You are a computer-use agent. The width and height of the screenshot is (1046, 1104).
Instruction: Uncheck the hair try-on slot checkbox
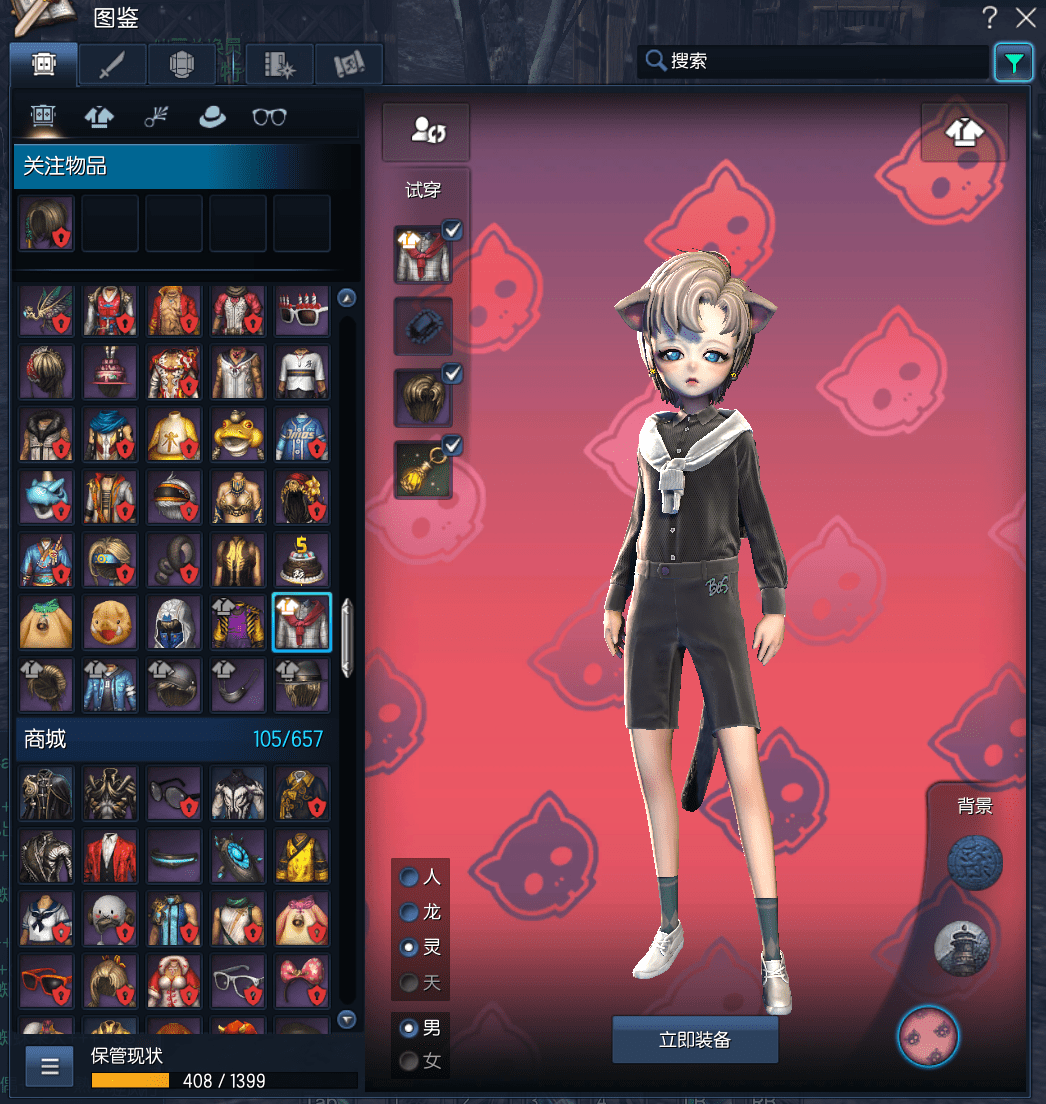(x=452, y=374)
